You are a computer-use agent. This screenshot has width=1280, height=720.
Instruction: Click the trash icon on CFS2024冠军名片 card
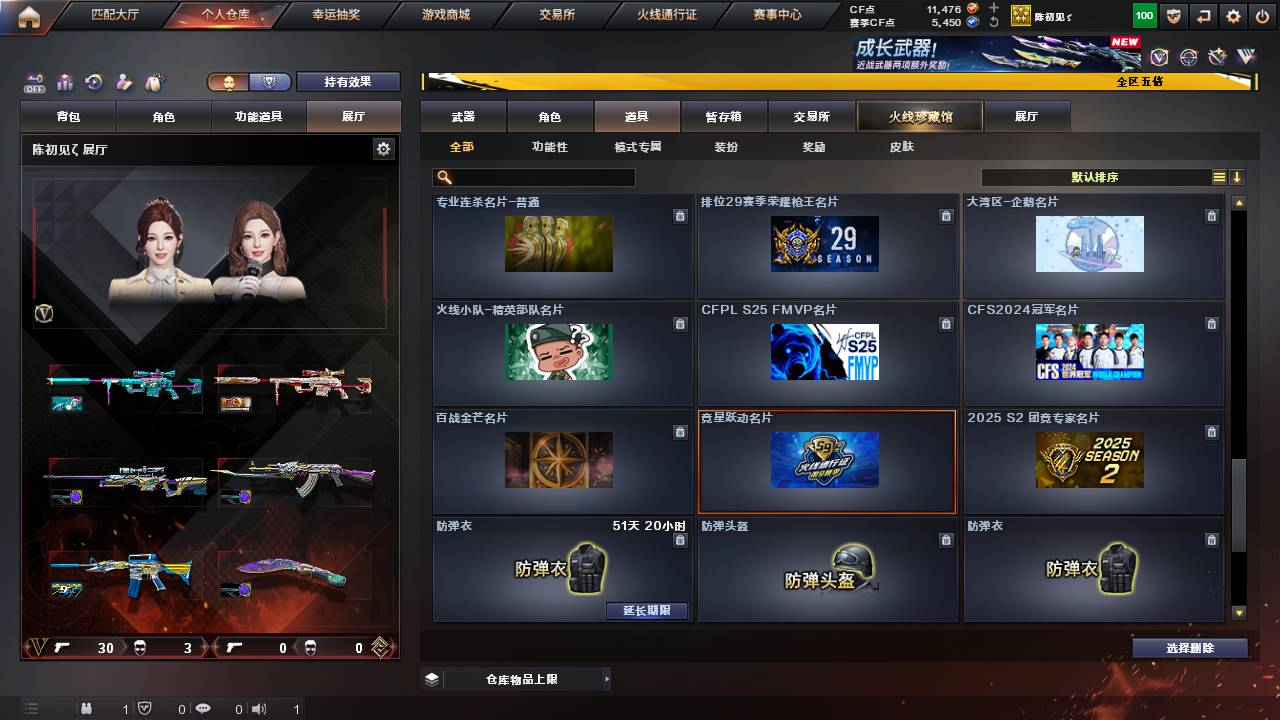point(1211,324)
